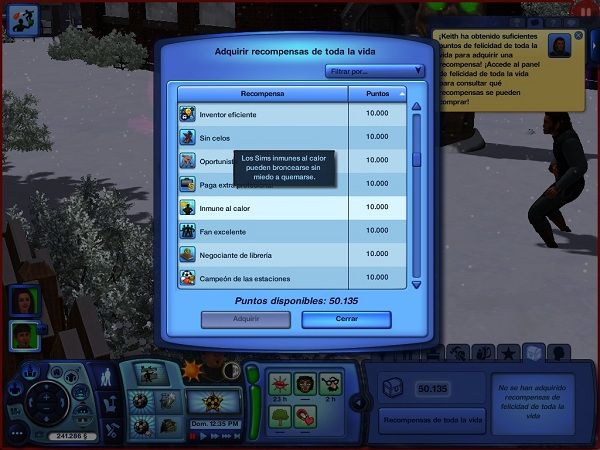This screenshot has width=600, height=450.
Task: Select the active Sim portrait with green border
Action: (x=25, y=335)
